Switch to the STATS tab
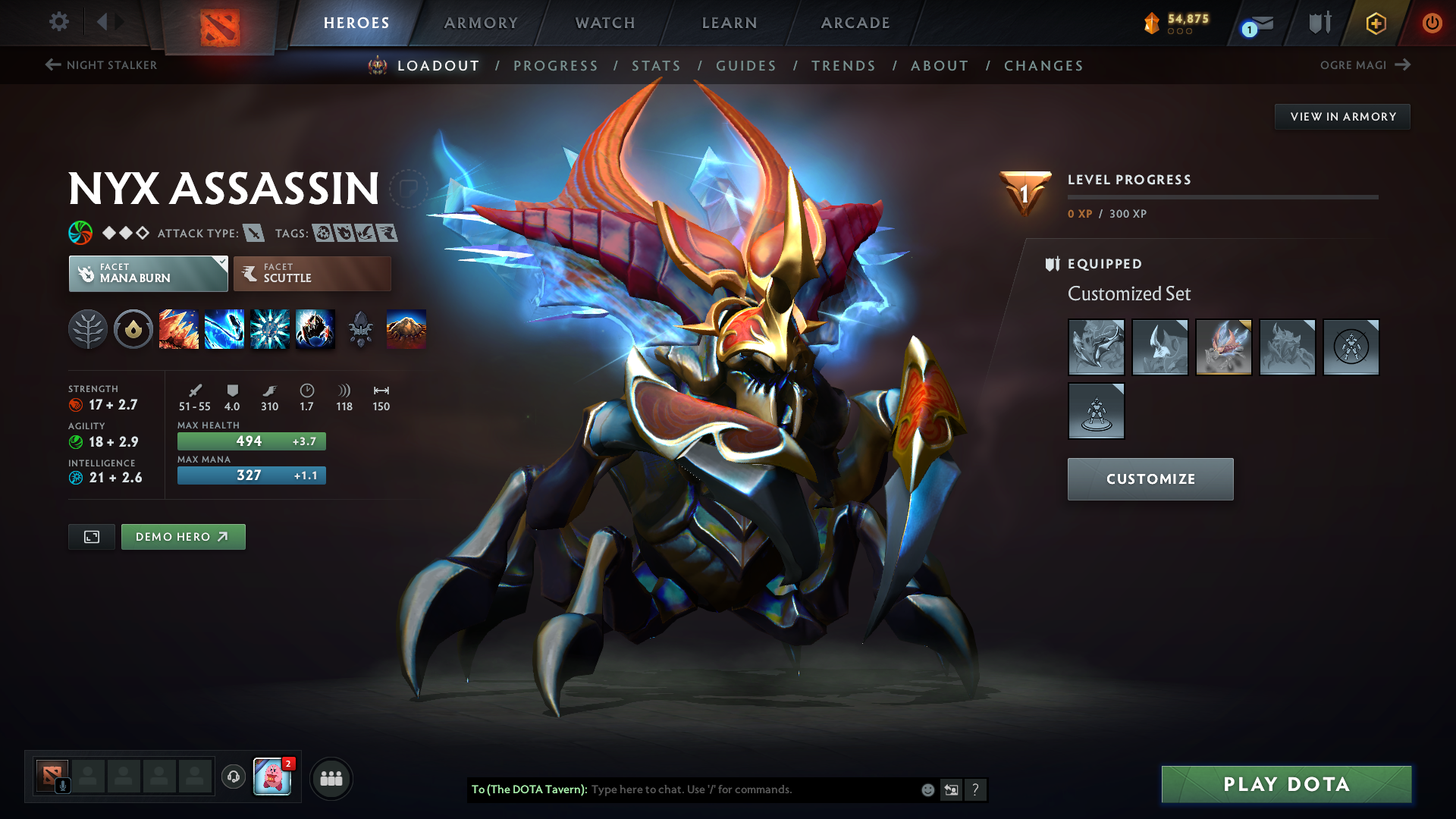1456x819 pixels. click(x=657, y=66)
